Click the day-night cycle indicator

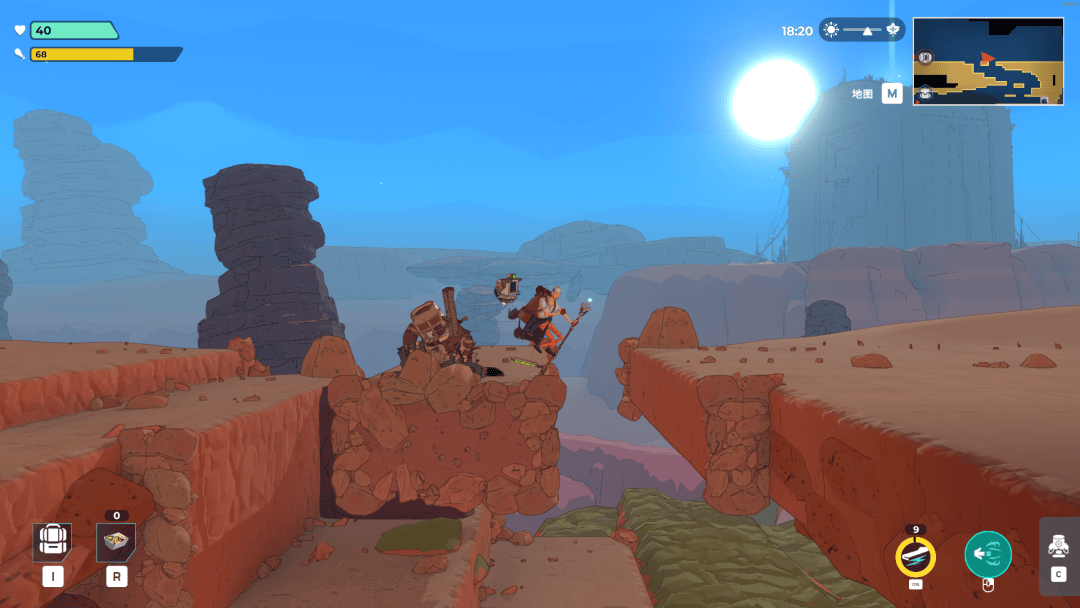pyautogui.click(x=861, y=30)
